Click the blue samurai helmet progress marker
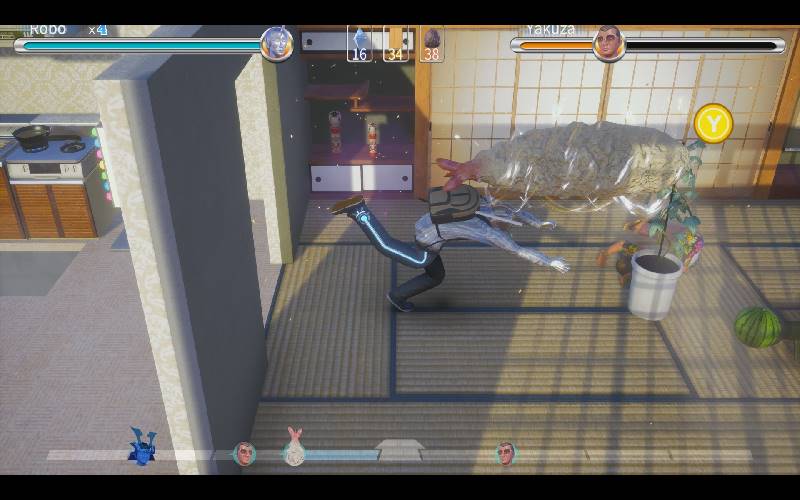This screenshot has height=500, width=800. point(142,447)
